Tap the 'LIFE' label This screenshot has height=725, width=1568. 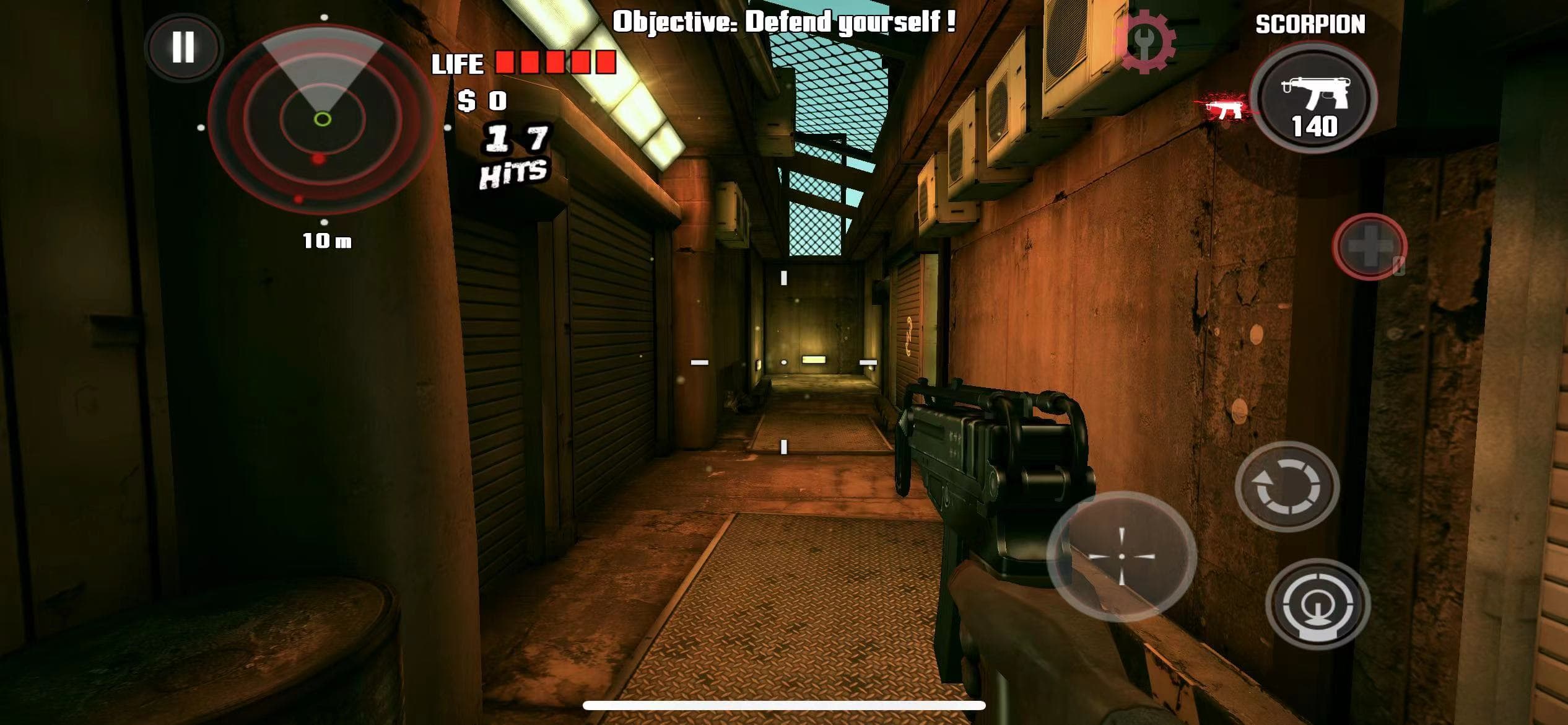(x=458, y=63)
